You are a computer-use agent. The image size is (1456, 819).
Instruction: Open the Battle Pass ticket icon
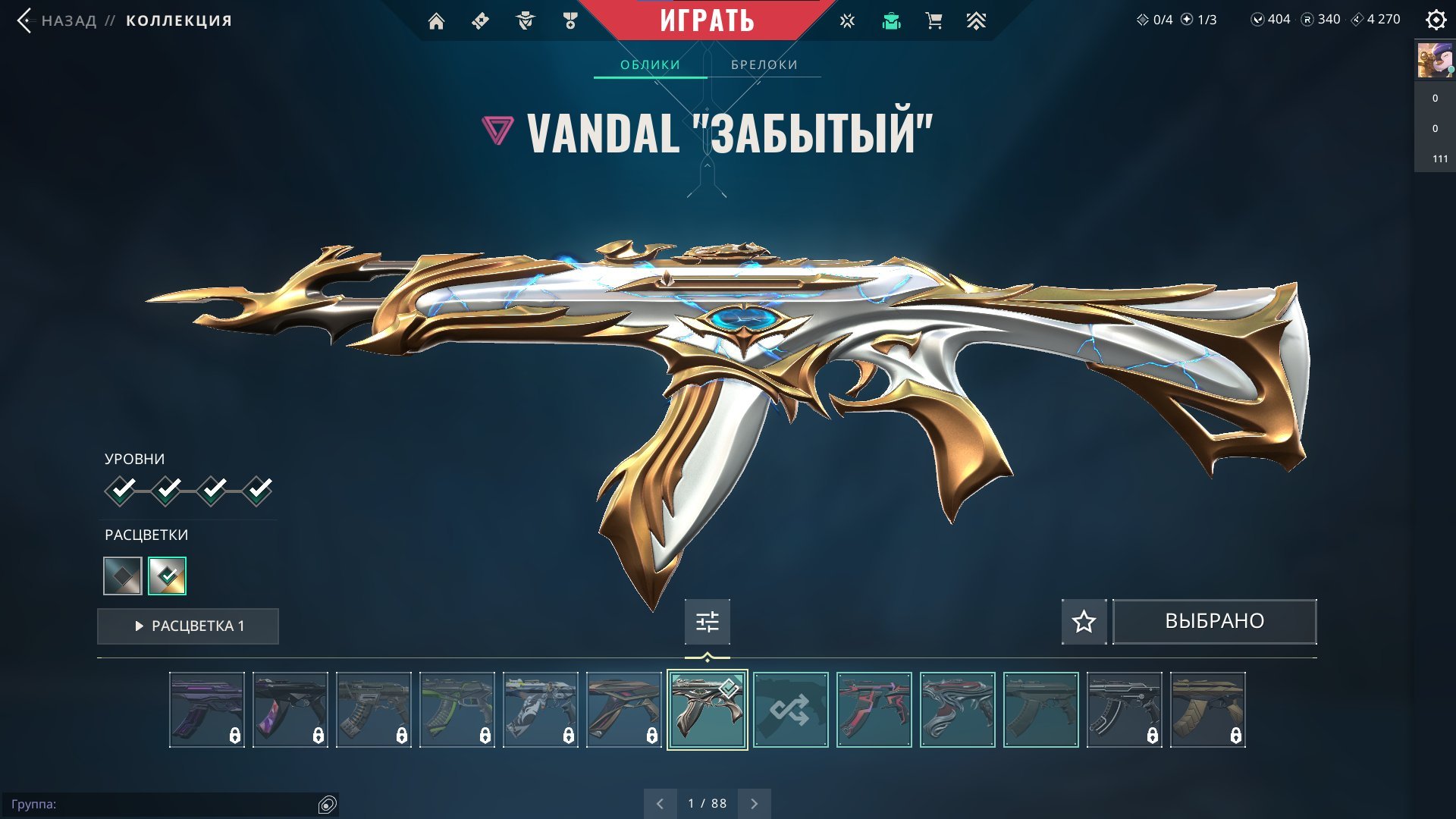(x=479, y=20)
